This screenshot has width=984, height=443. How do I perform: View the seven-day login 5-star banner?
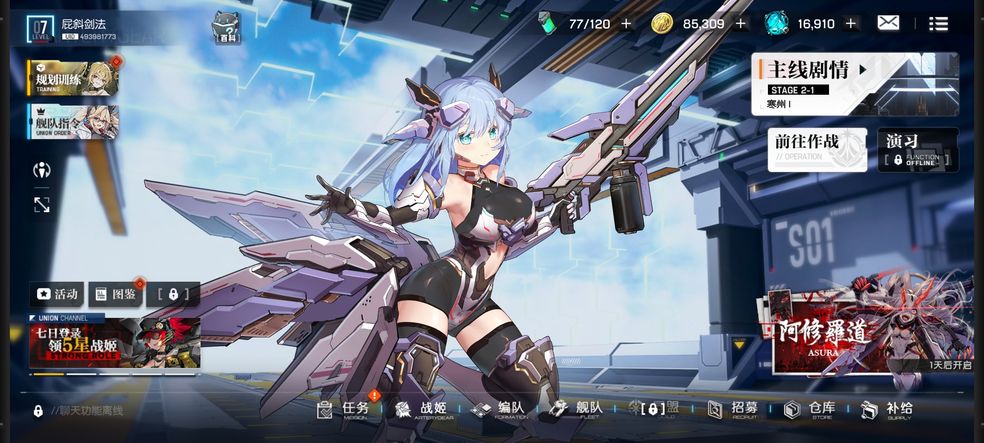pyautogui.click(x=115, y=344)
